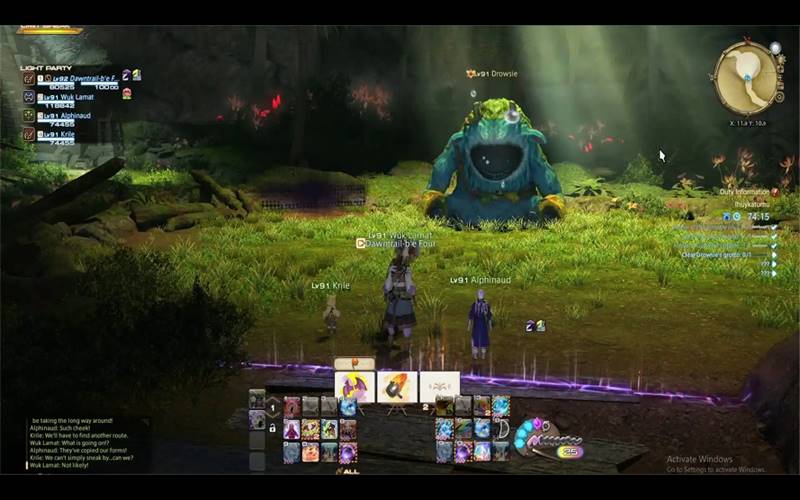The image size is (800, 500).
Task: Toggle the hotbar padlock icon
Action: click(x=271, y=428)
